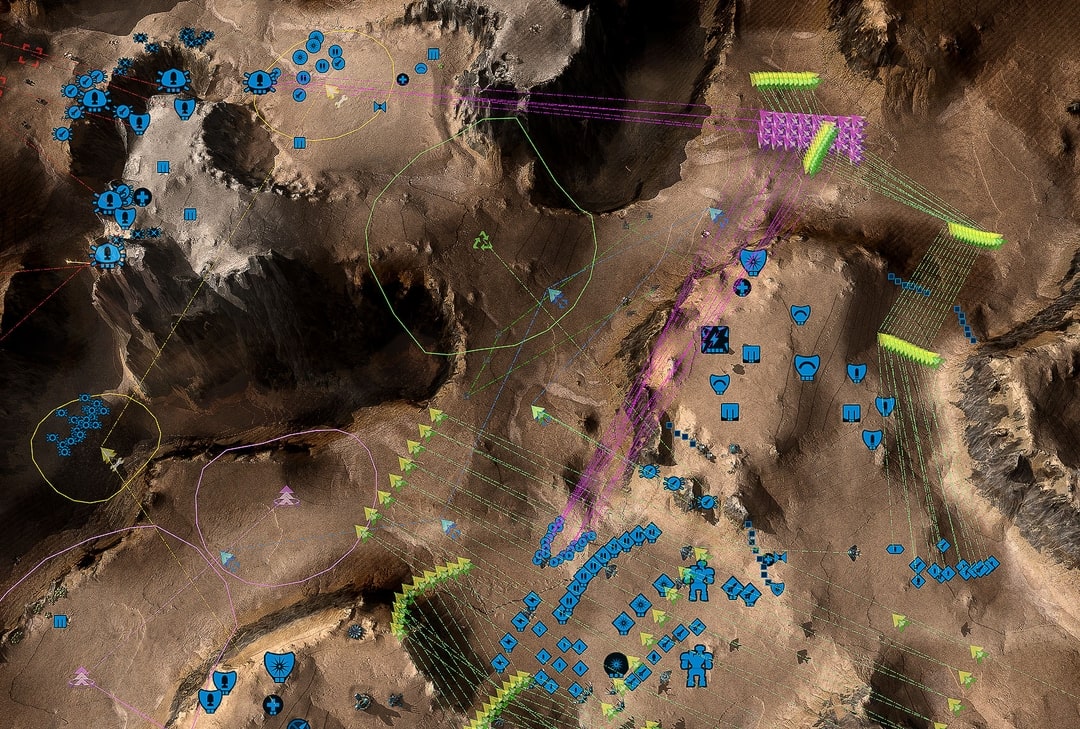Select the blue bowtie-shaped unit icon
The width and height of the screenshot is (1080, 729).
click(380, 106)
